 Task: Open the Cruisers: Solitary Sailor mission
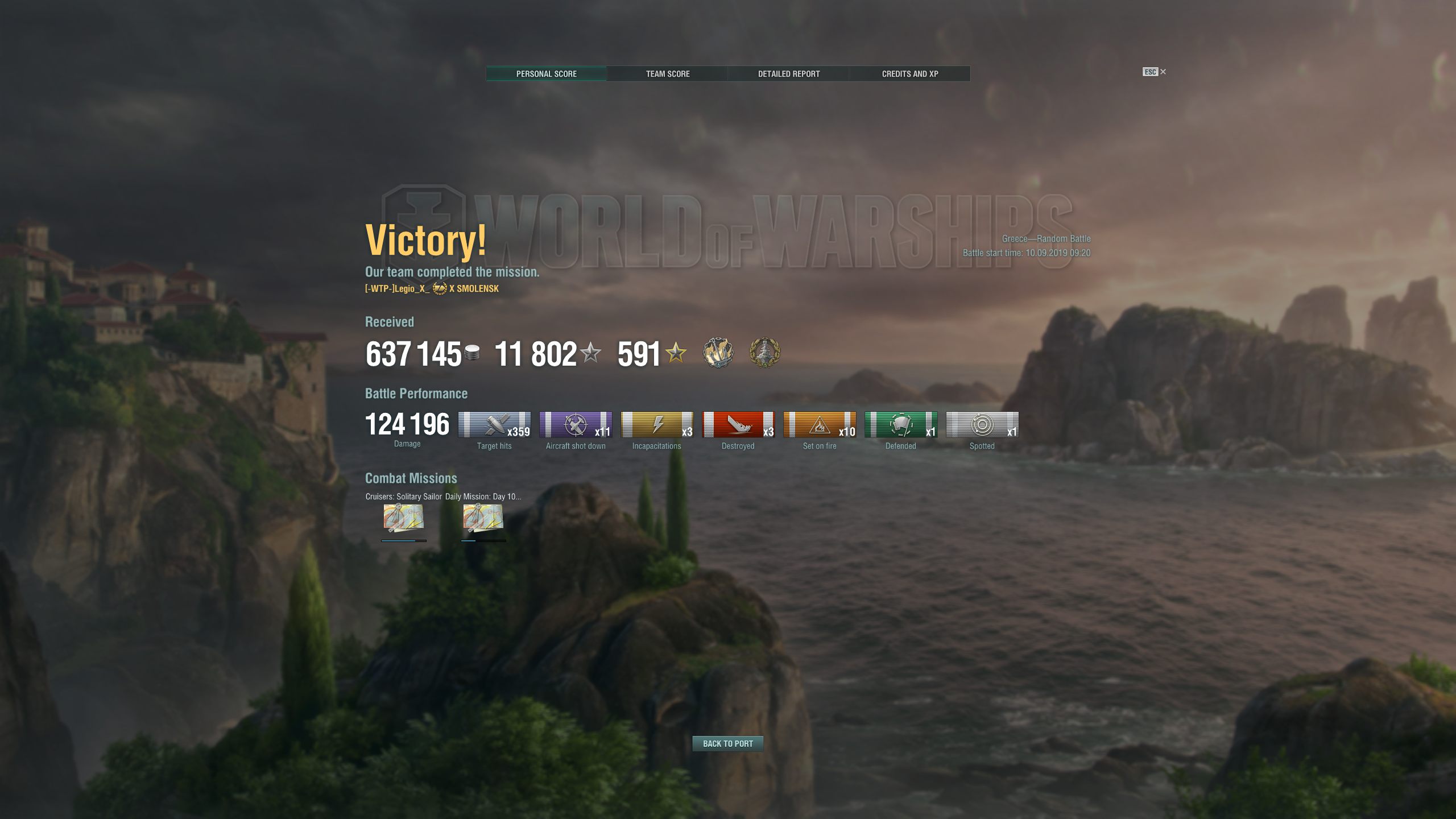tap(403, 518)
